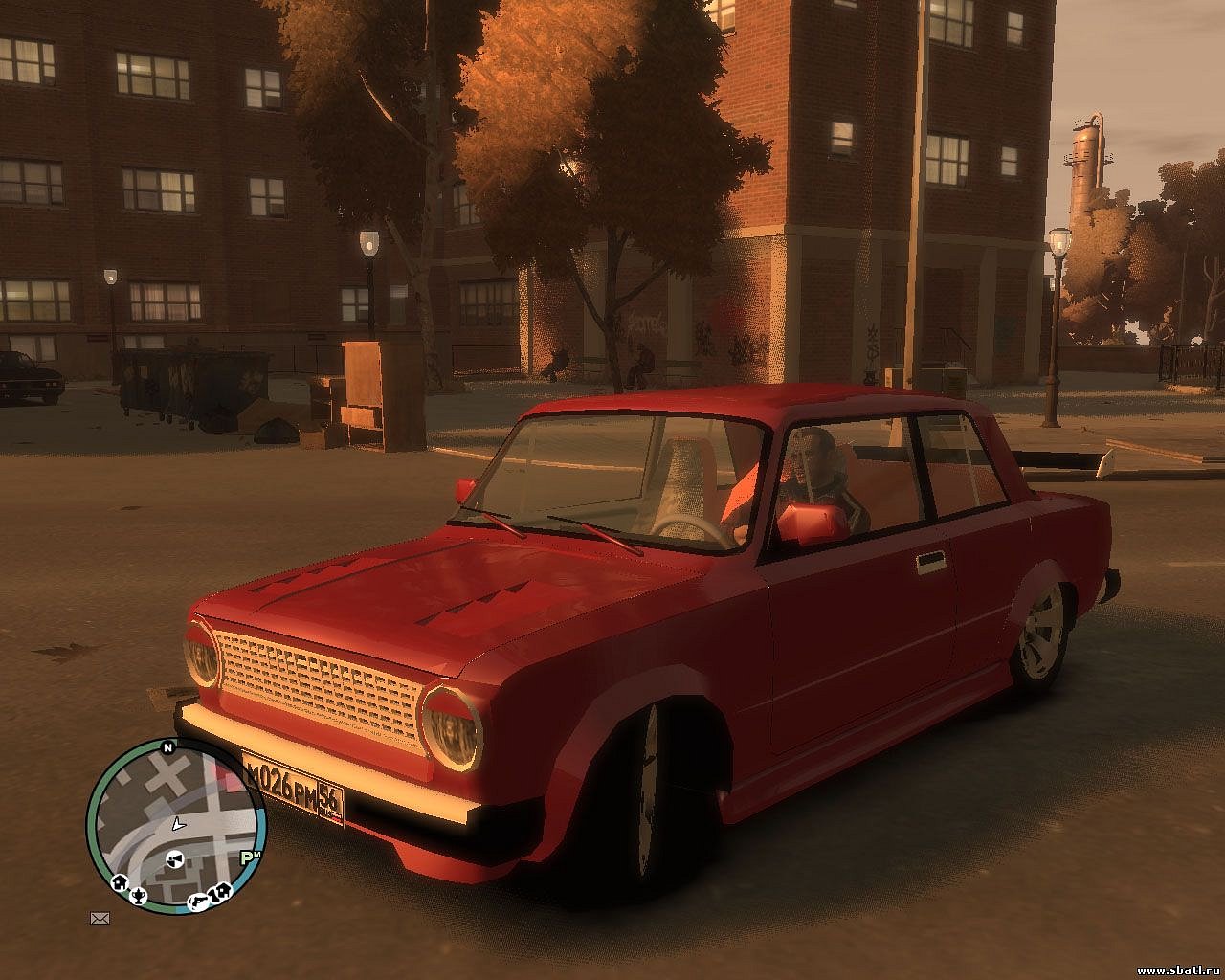Open the envelope message icon
This screenshot has height=980, width=1225.
pos(100,919)
